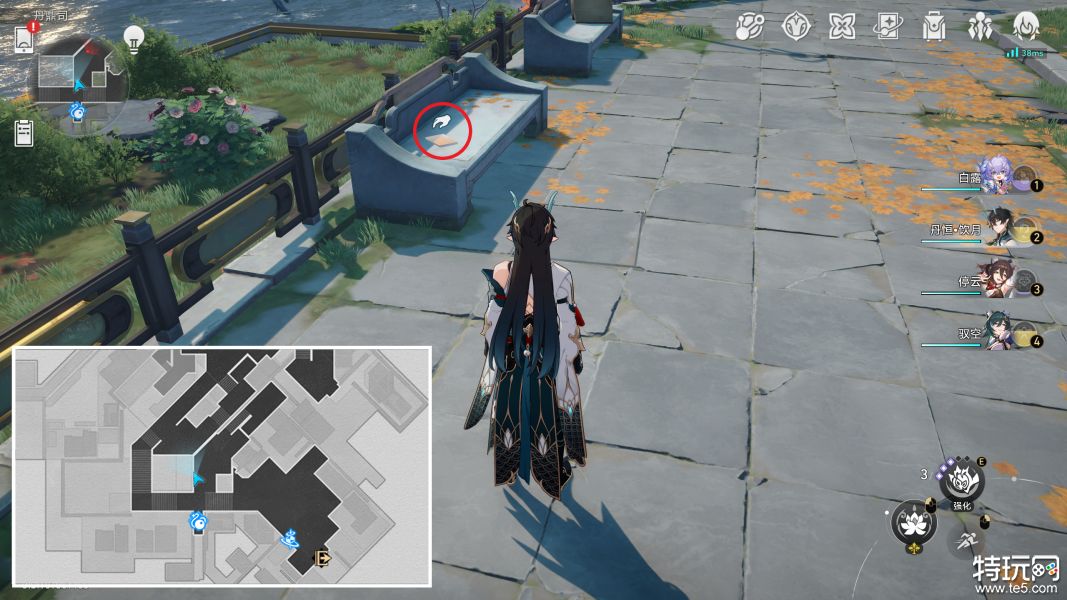Open the team lineup icon
The height and width of the screenshot is (600, 1067).
pos(981,26)
